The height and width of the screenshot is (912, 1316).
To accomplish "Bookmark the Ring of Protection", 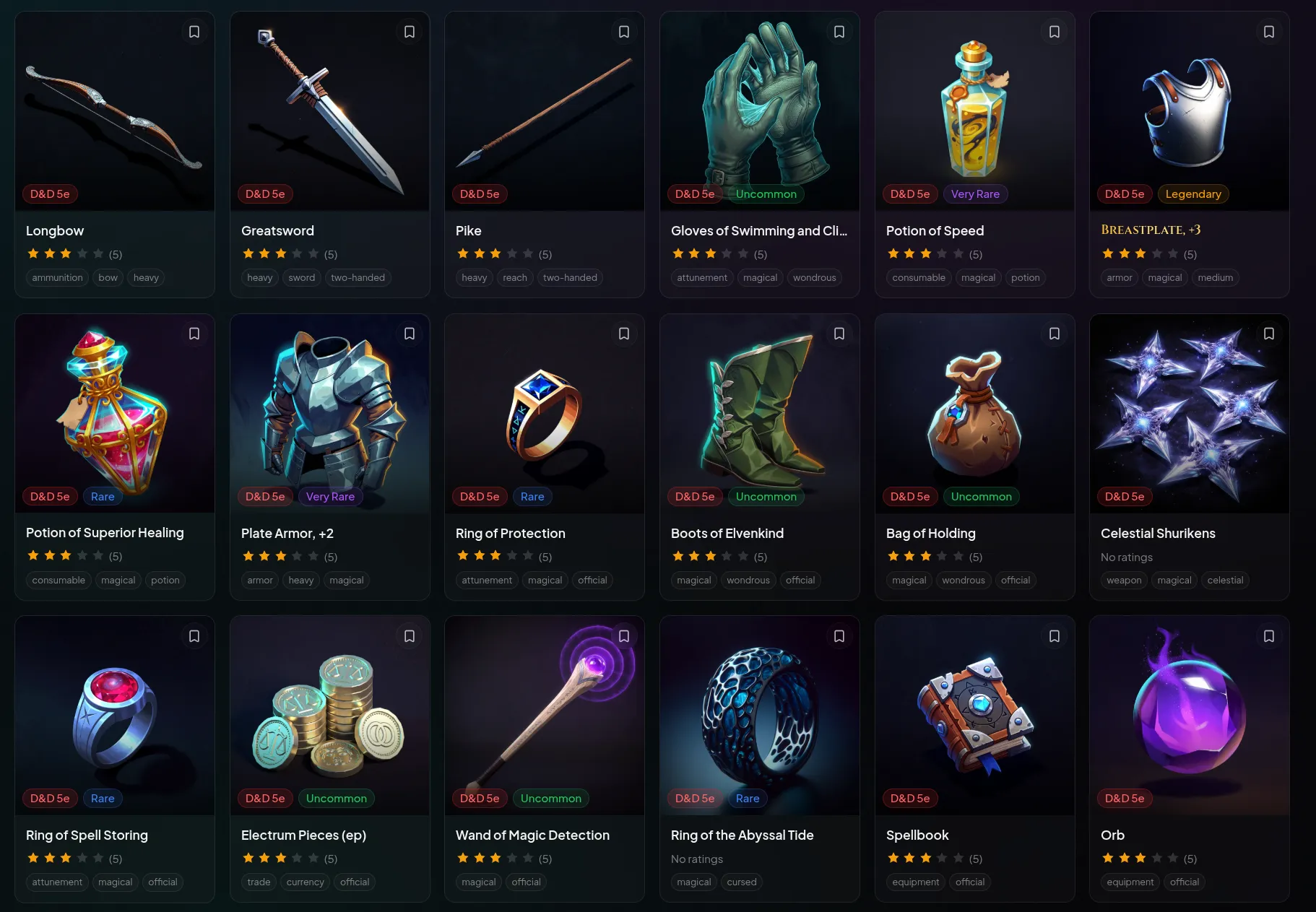I will click(623, 333).
